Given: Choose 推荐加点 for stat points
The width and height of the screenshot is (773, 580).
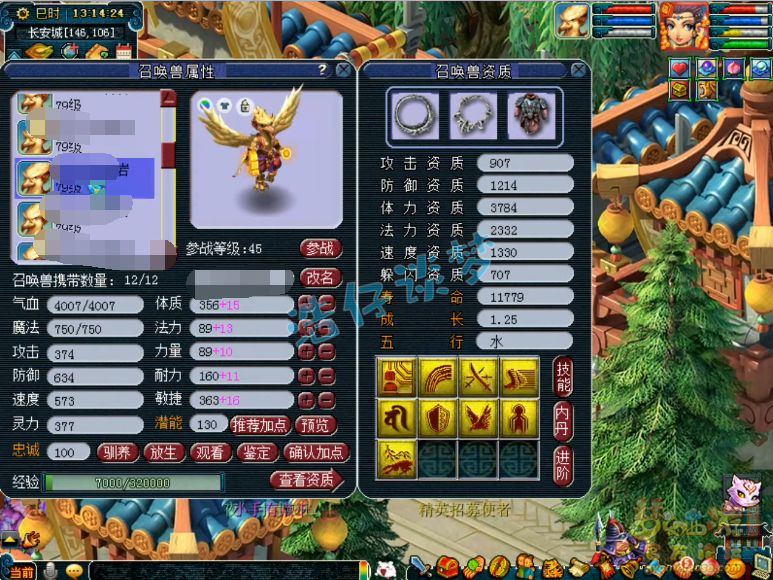Looking at the screenshot, I should pyautogui.click(x=260, y=424).
